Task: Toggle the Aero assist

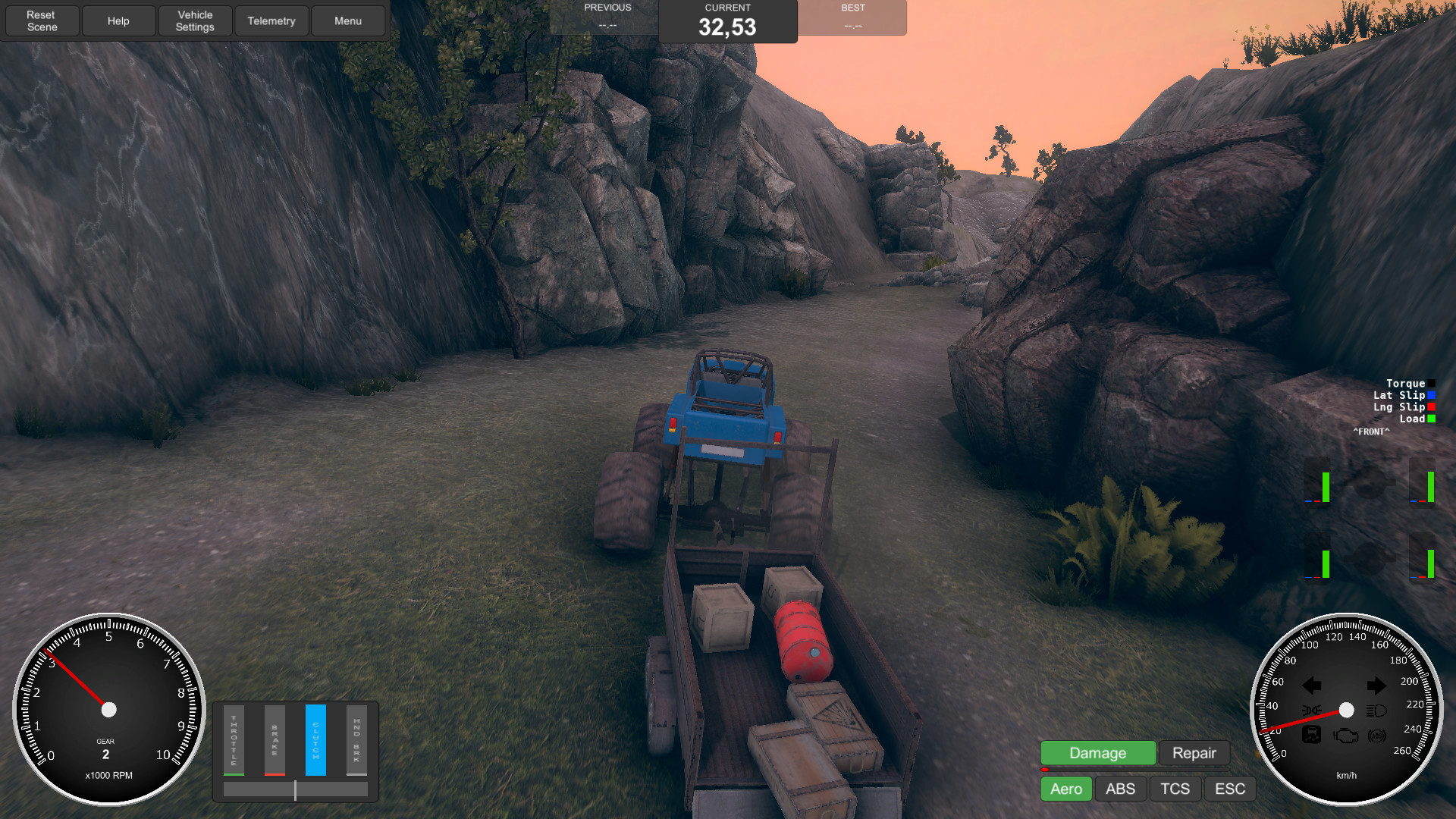Action: click(x=1065, y=789)
